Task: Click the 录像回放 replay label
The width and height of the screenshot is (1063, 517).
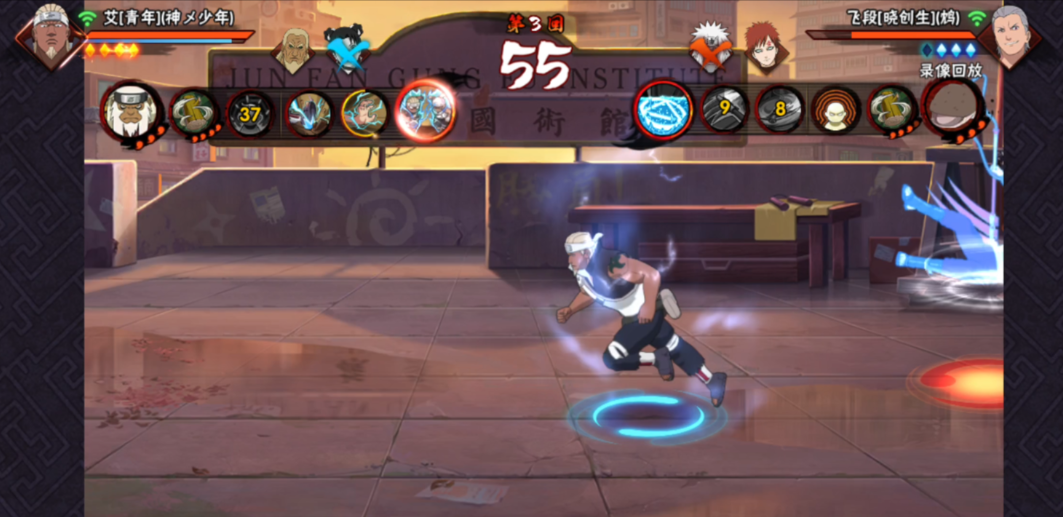Action: pyautogui.click(x=950, y=71)
